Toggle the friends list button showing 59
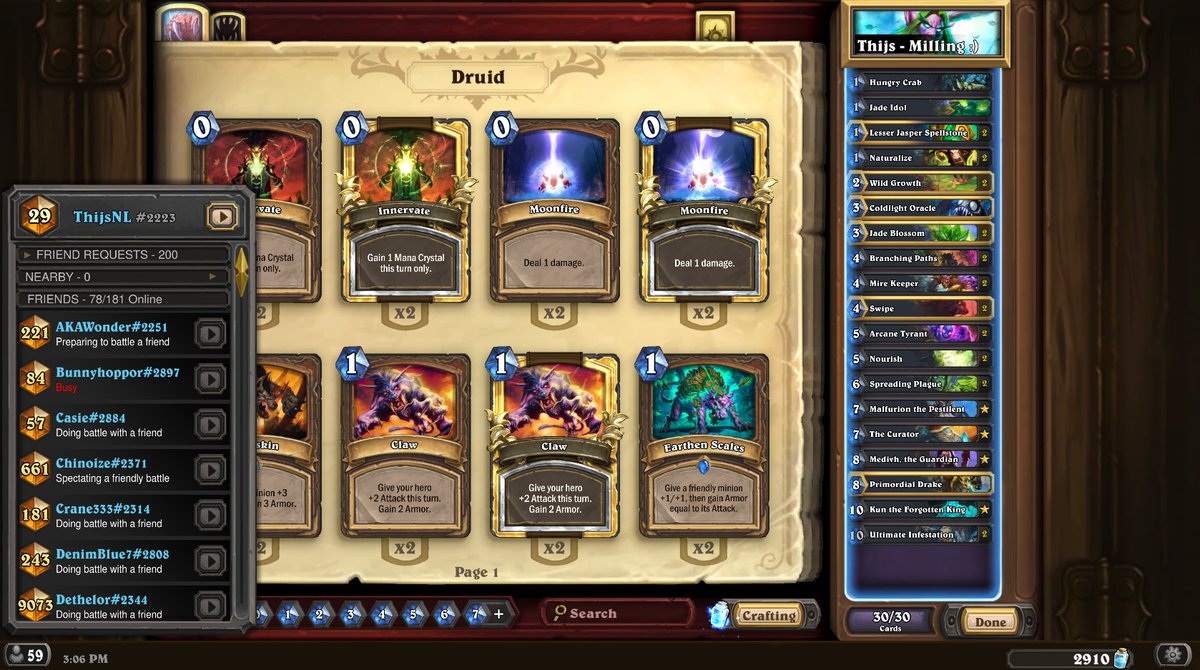Viewport: 1200px width, 670px height. (27, 656)
